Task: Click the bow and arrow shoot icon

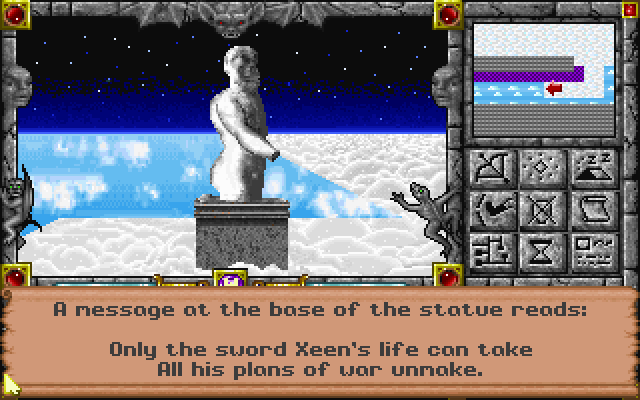Action: (490, 167)
